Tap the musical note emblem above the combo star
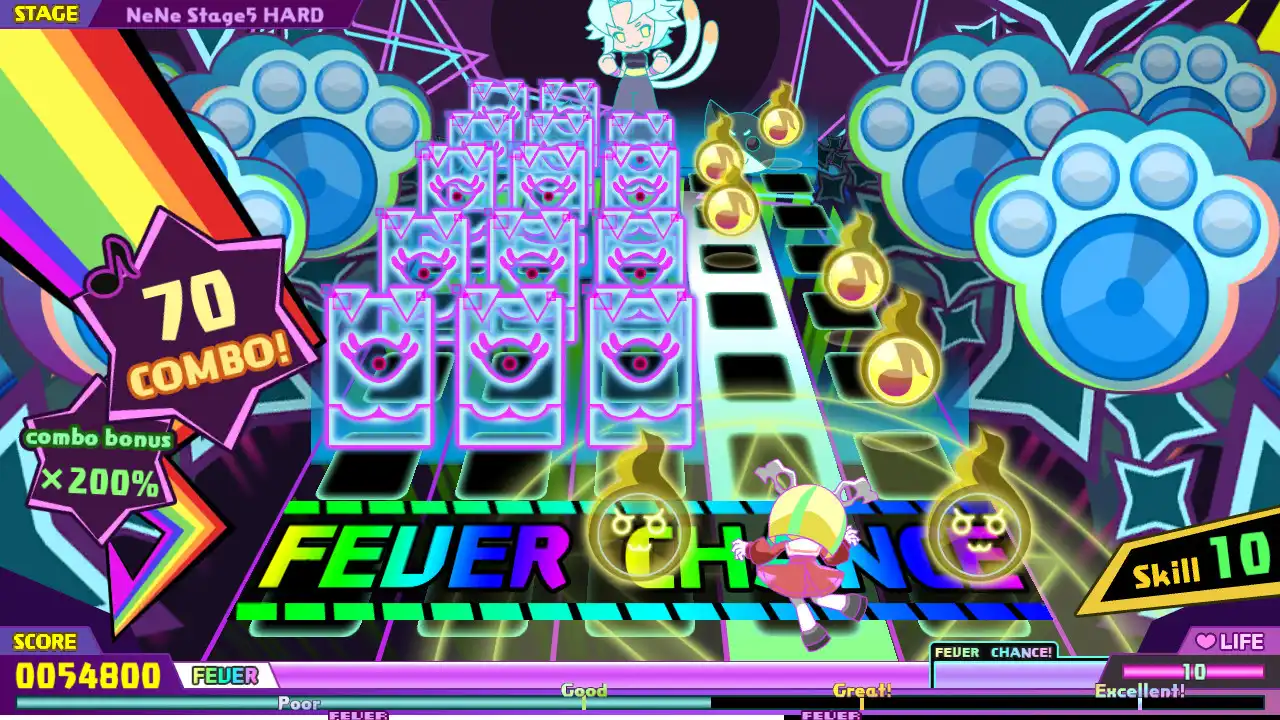The image size is (1280, 720). 113,262
